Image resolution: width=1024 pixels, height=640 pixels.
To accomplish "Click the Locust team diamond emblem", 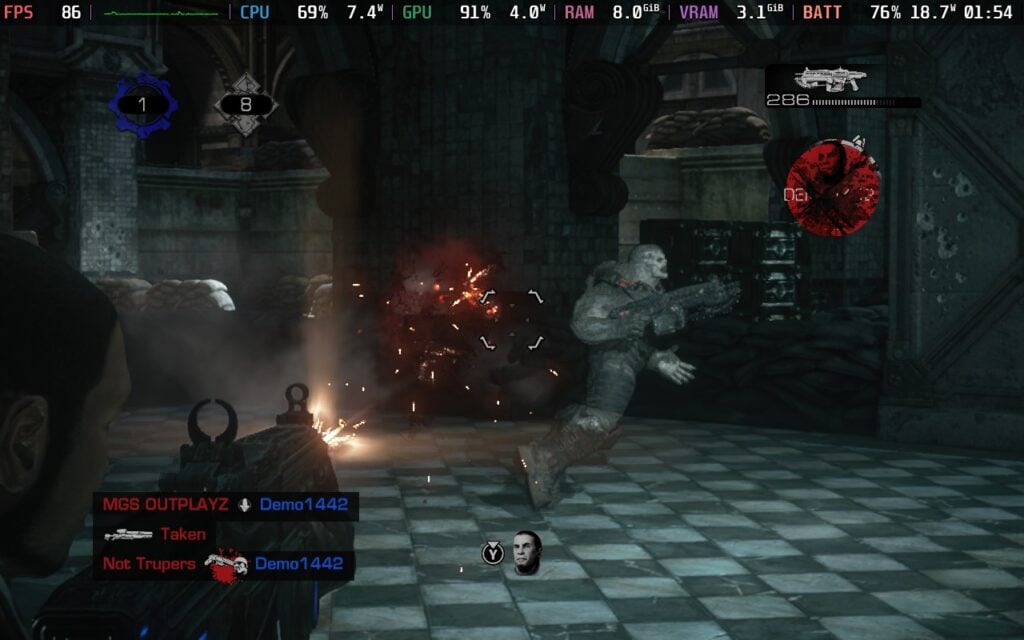I will [244, 104].
